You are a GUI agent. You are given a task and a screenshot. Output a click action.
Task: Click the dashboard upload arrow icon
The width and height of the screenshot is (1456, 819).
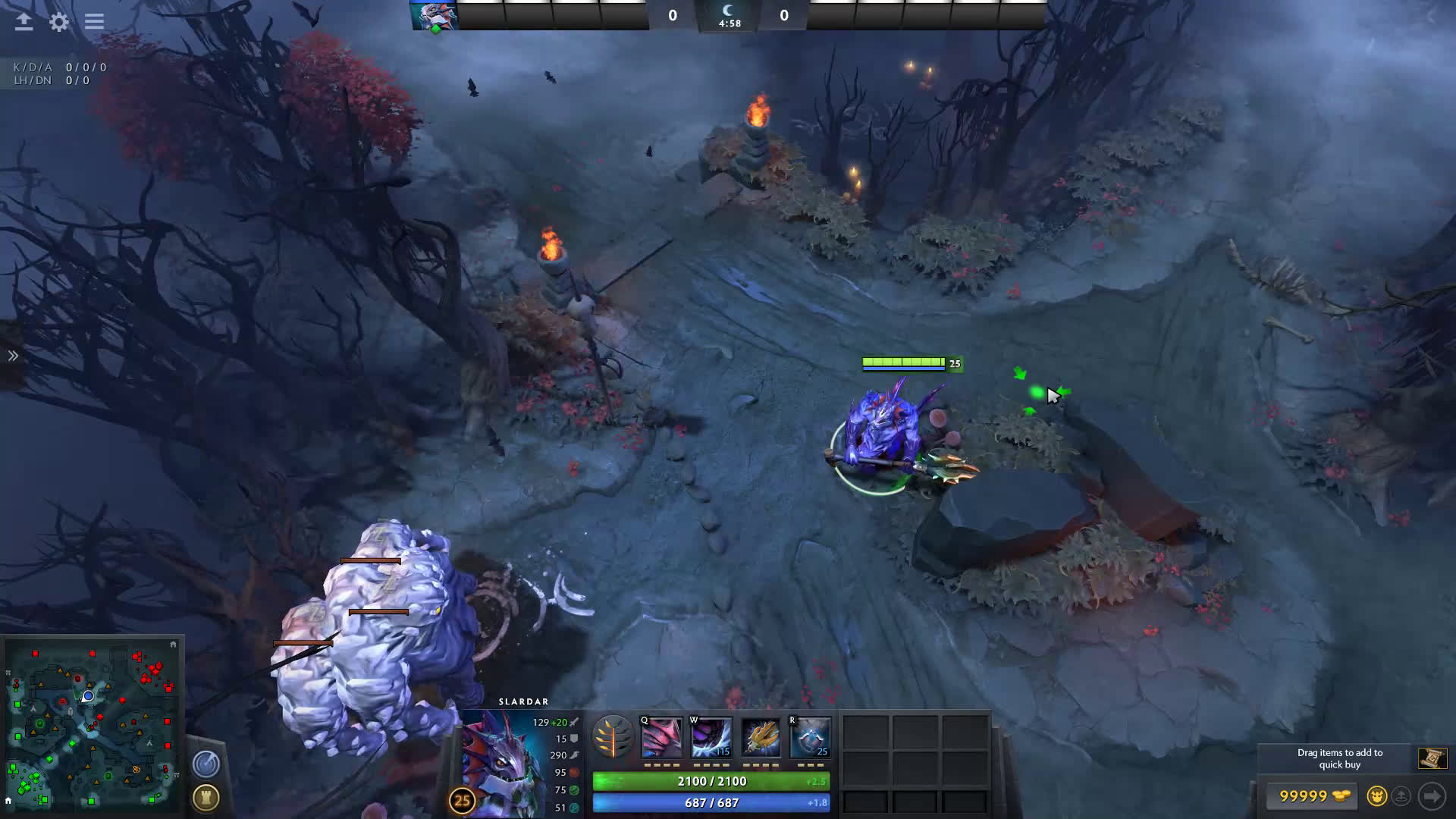(24, 22)
